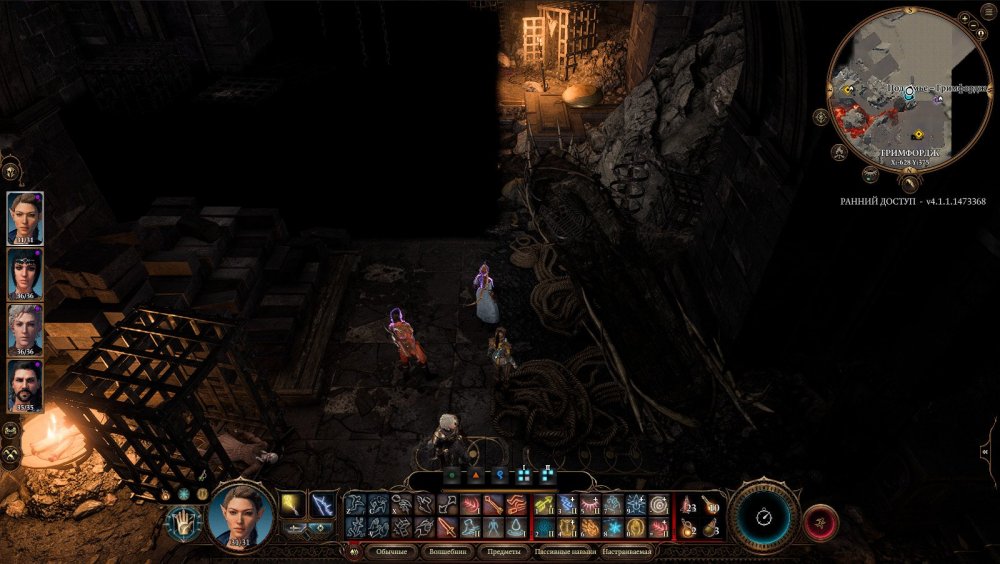The image size is (1000, 564).
Task: Choose the bearded Gale party portrait
Action: 25,386
